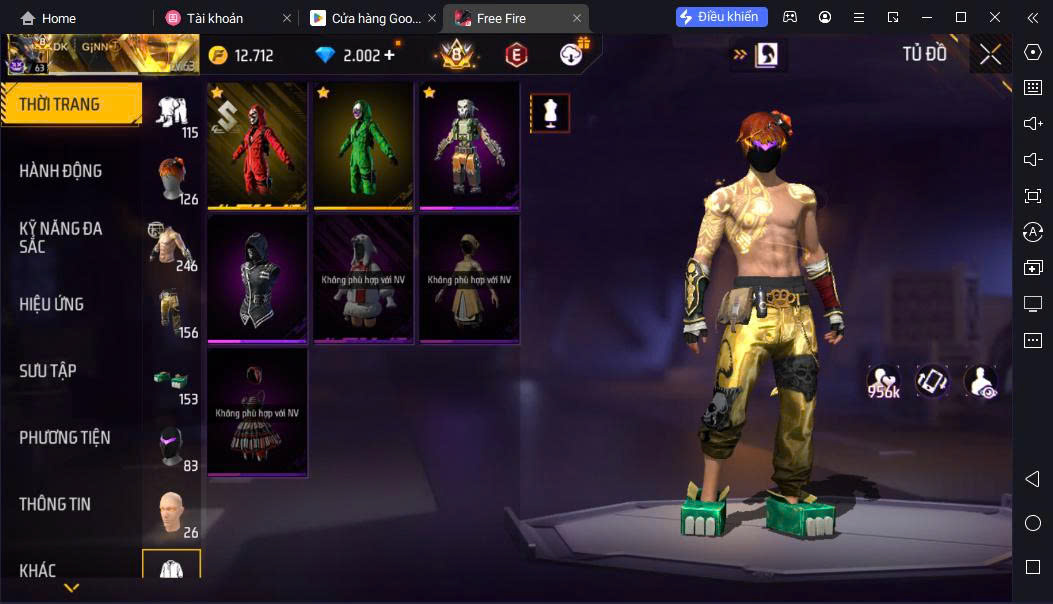
Task: Open the hair styles subcategory with 126 items
Action: click(173, 179)
